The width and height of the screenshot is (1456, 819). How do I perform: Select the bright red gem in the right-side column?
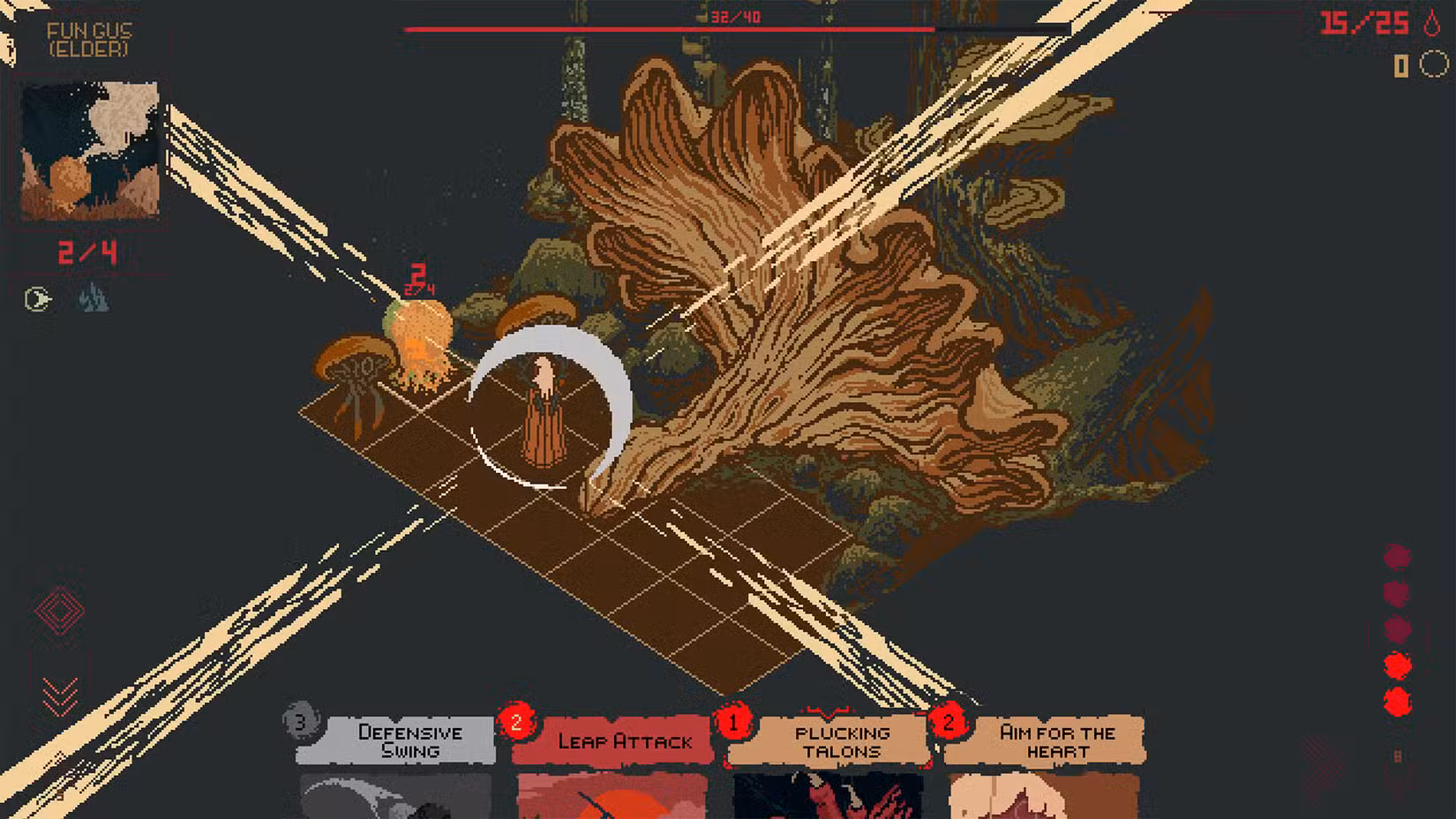pyautogui.click(x=1397, y=665)
